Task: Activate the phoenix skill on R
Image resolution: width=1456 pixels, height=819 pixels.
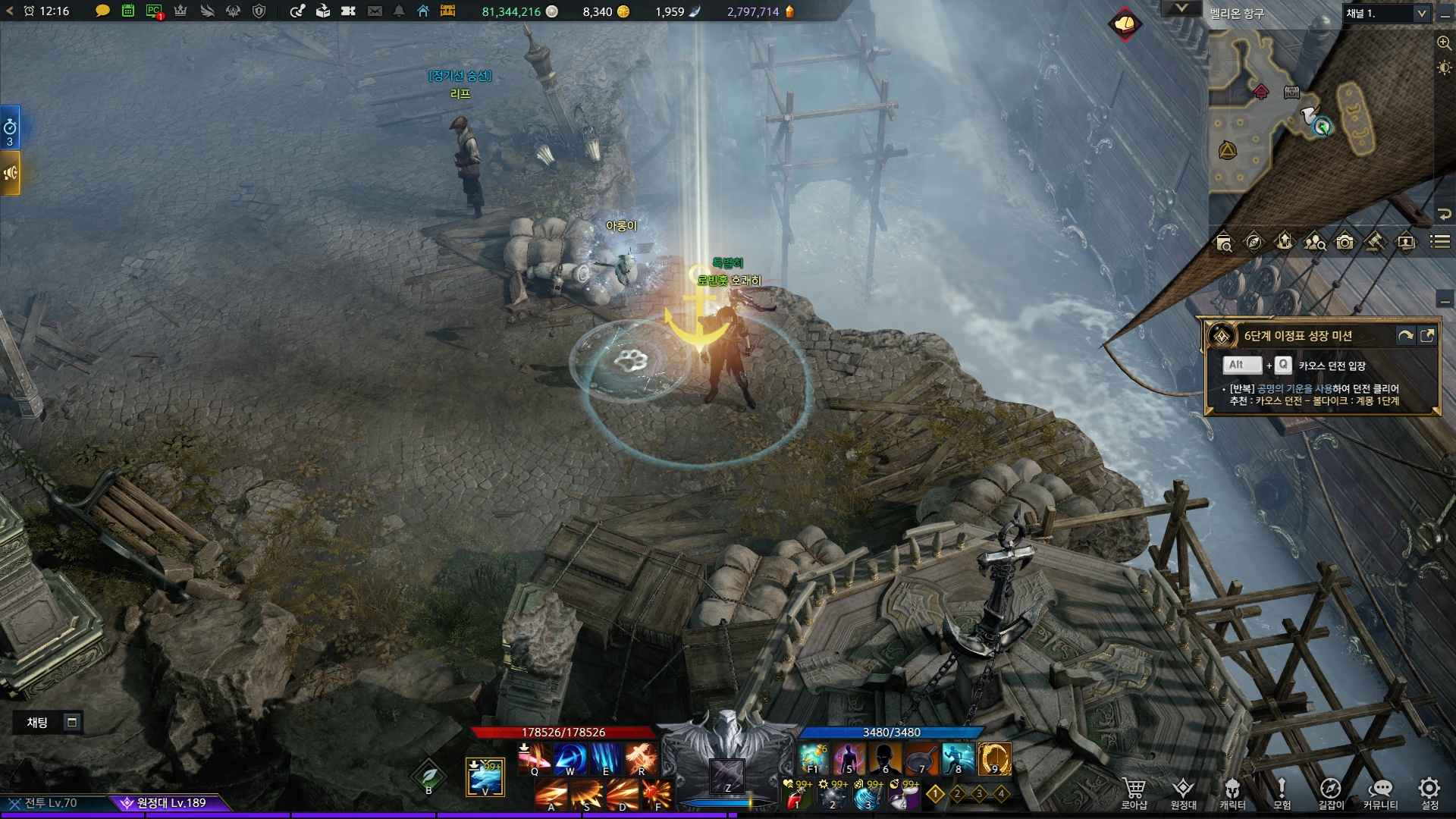Action: [x=641, y=758]
